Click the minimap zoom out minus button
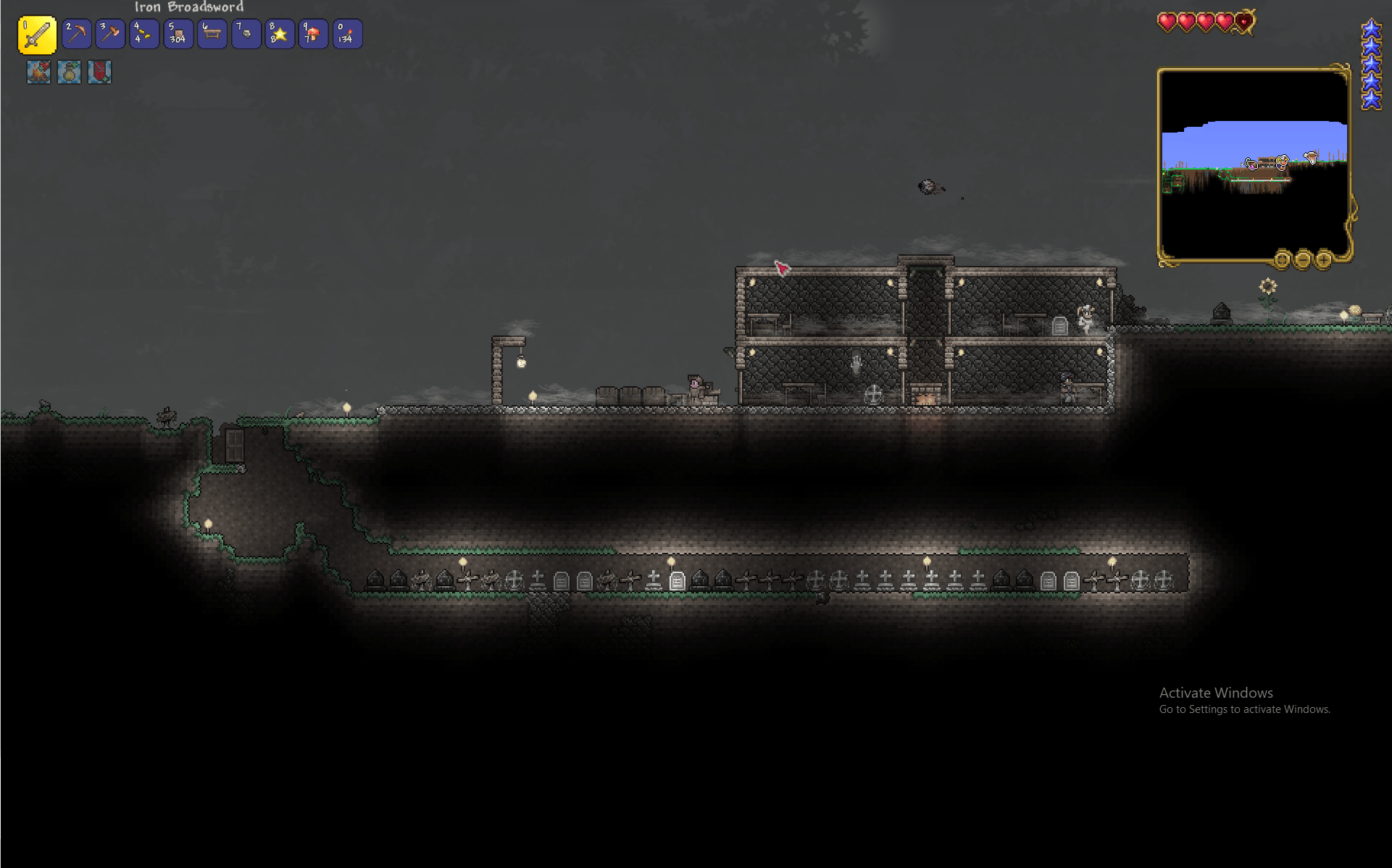Viewport: 1392px width, 868px height. tap(1302, 259)
